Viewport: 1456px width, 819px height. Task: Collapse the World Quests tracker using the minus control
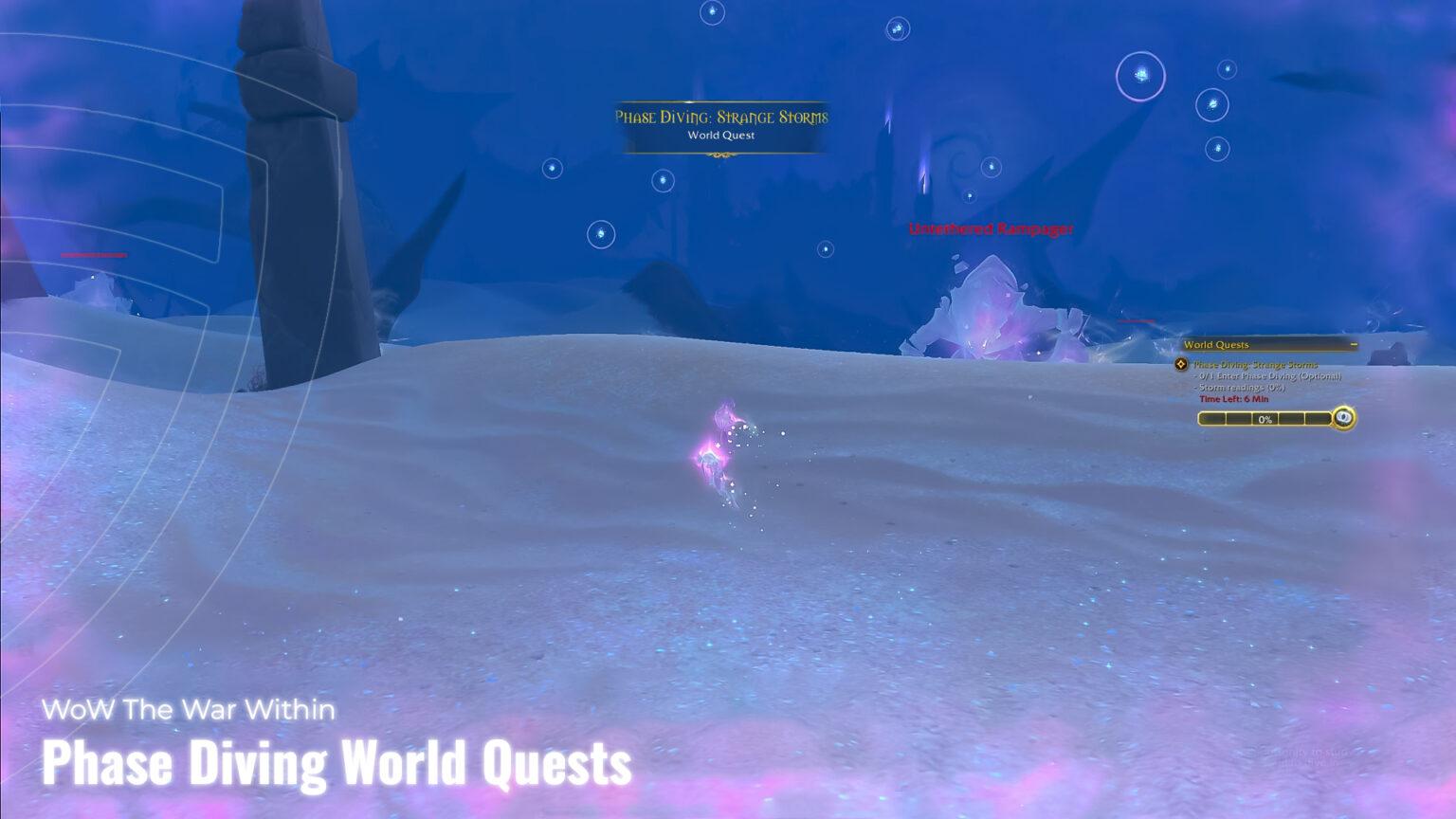pyautogui.click(x=1354, y=343)
